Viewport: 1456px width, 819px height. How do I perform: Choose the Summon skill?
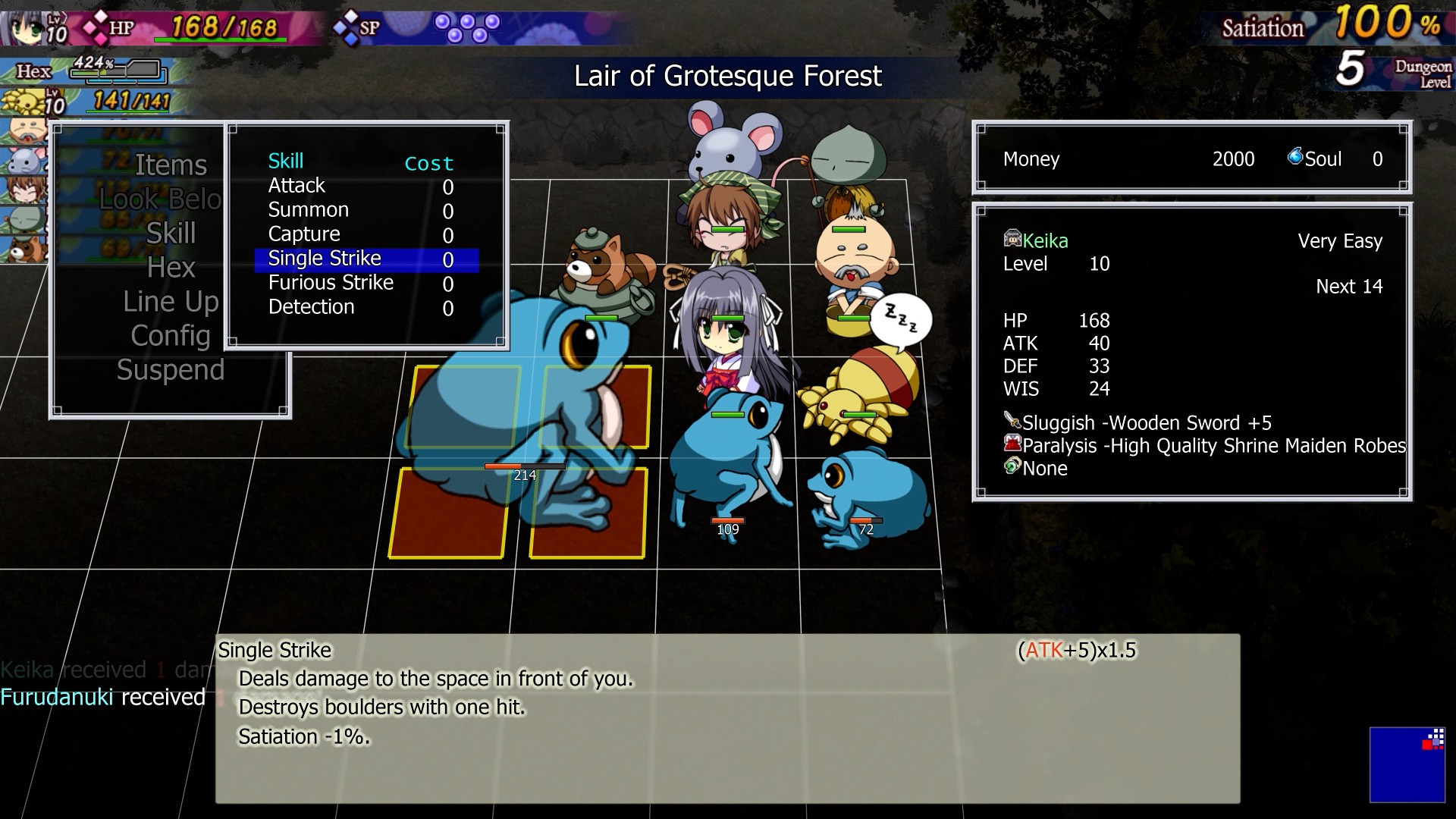click(x=308, y=210)
